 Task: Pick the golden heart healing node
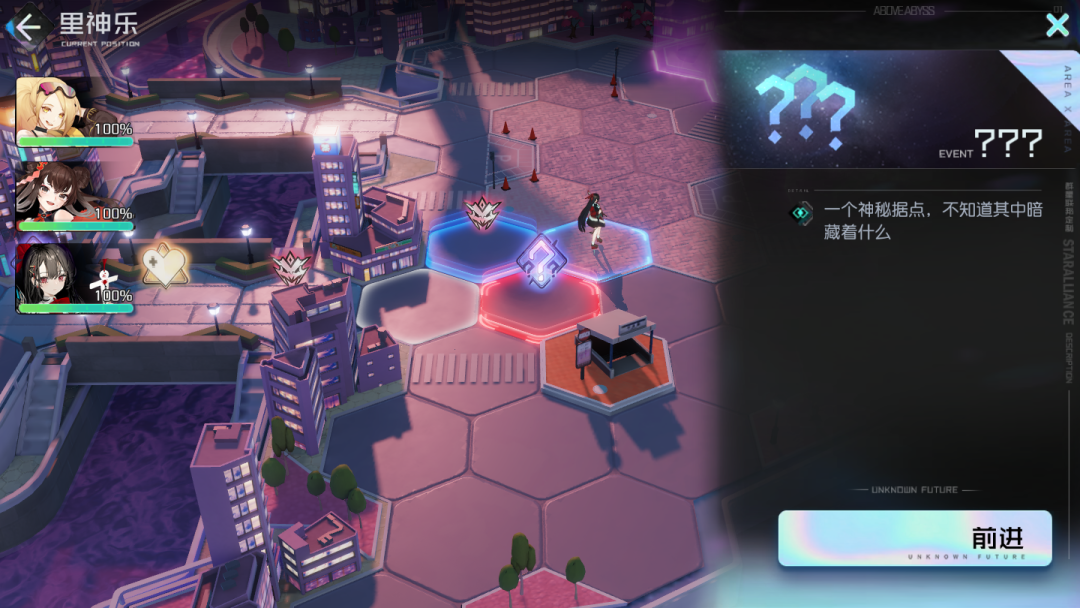coord(166,267)
